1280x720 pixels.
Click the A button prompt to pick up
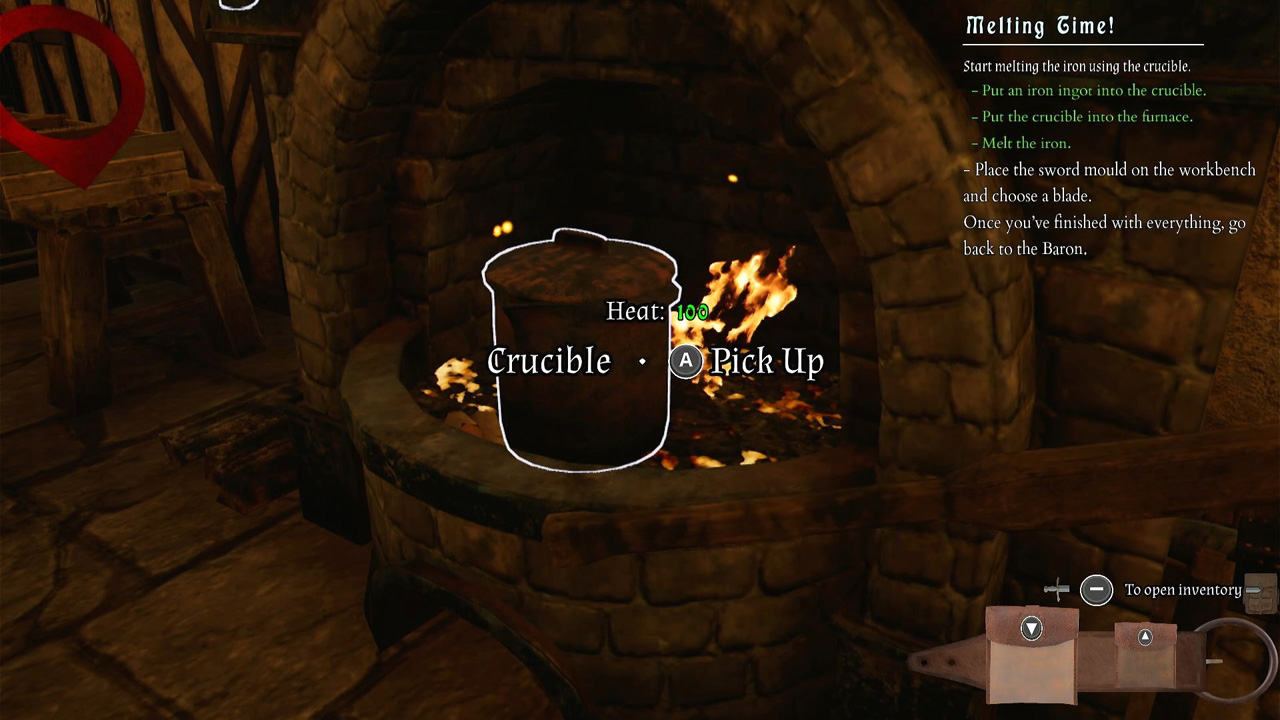click(x=686, y=362)
